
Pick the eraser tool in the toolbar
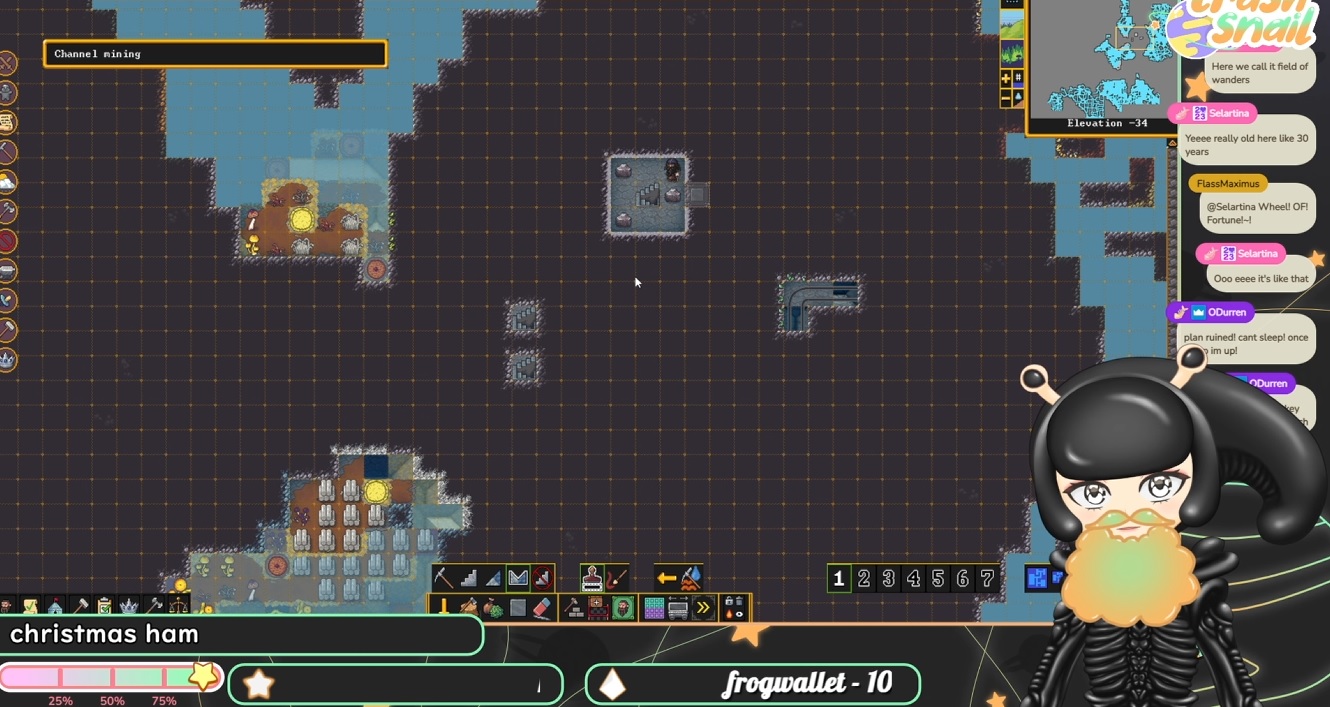[542, 608]
